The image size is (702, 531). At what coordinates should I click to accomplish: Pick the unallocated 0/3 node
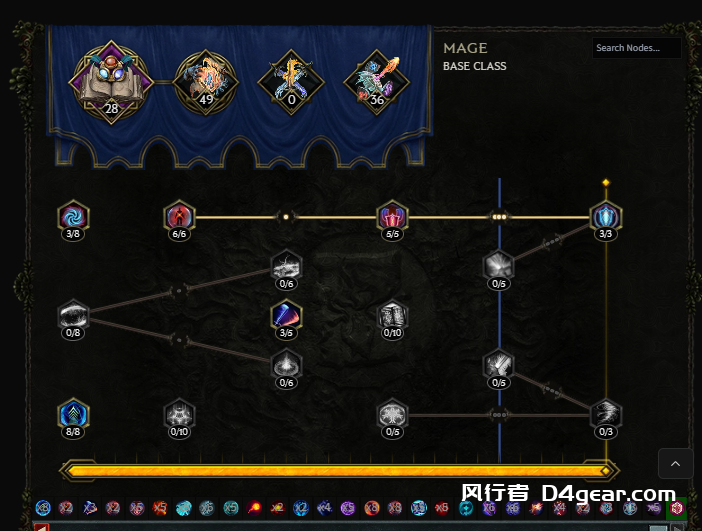coord(605,414)
